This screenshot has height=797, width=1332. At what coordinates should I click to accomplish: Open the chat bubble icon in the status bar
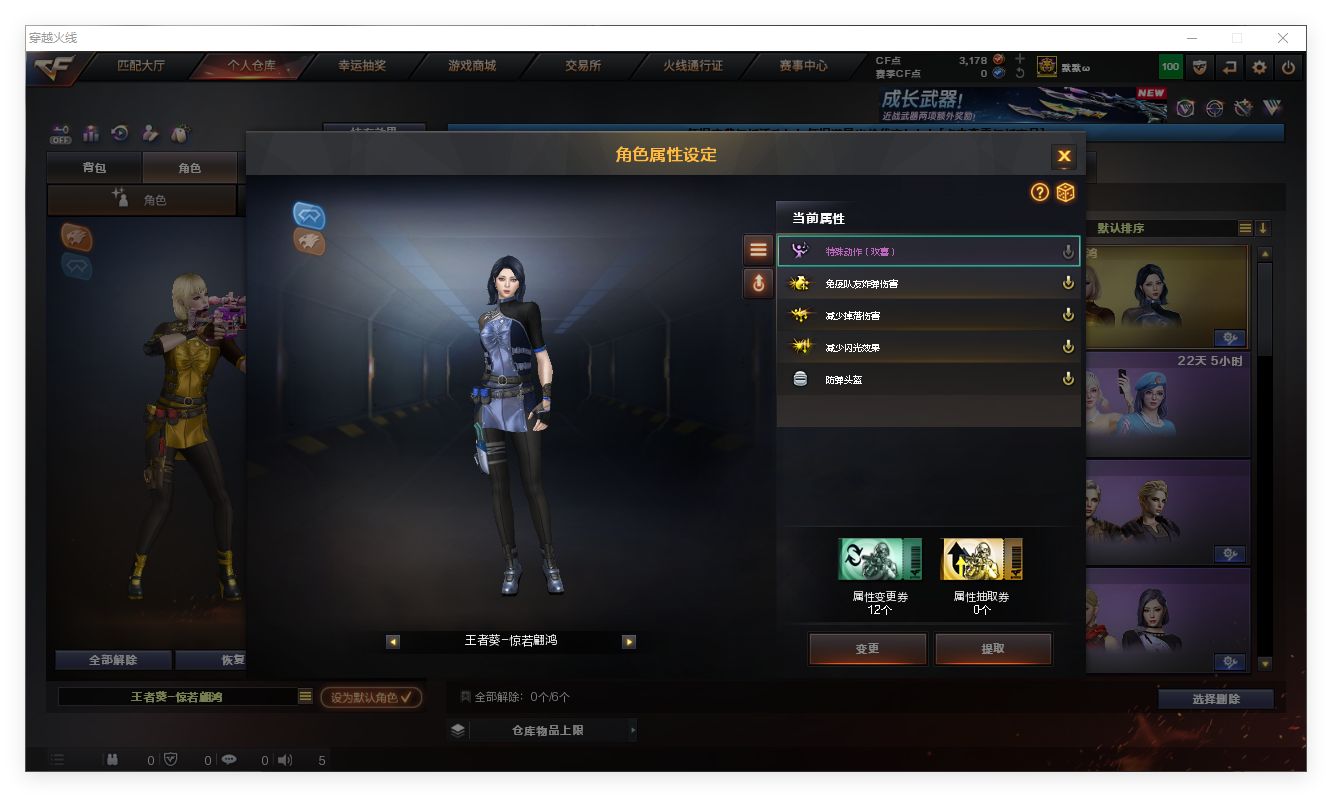[229, 760]
